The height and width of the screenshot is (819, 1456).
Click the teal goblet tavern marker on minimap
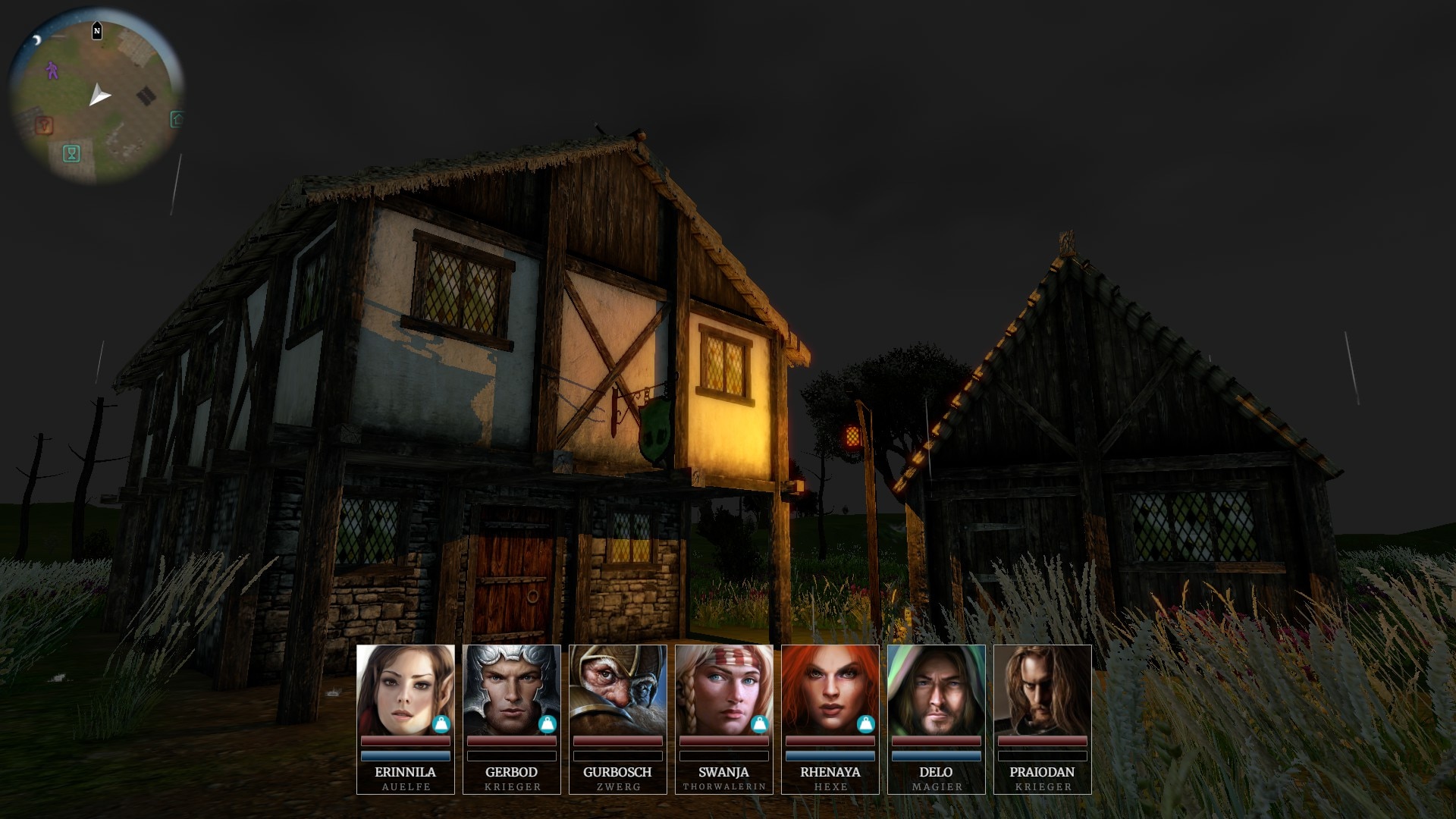click(72, 154)
